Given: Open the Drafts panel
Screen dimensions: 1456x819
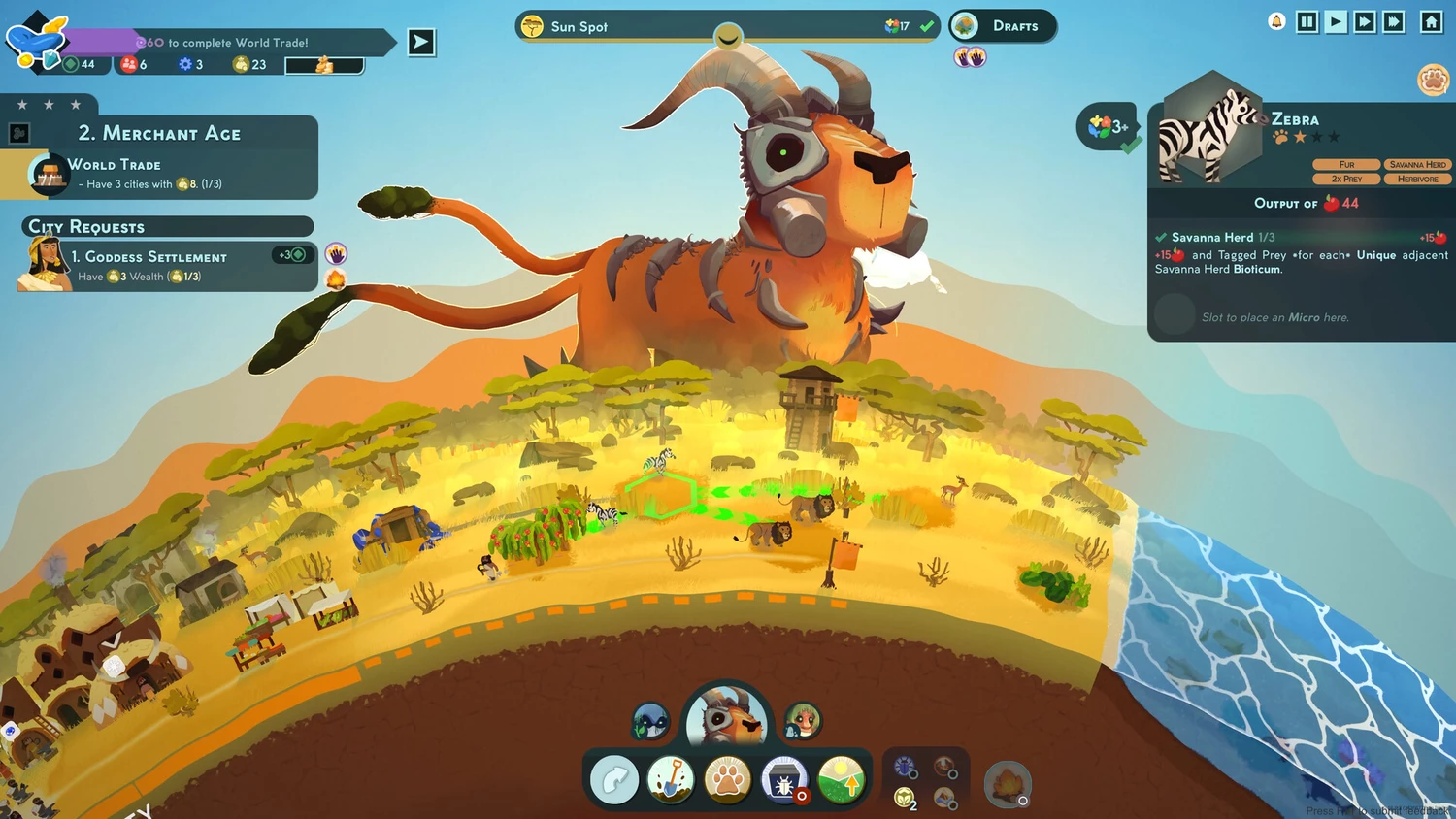Looking at the screenshot, I should pyautogui.click(x=1003, y=26).
